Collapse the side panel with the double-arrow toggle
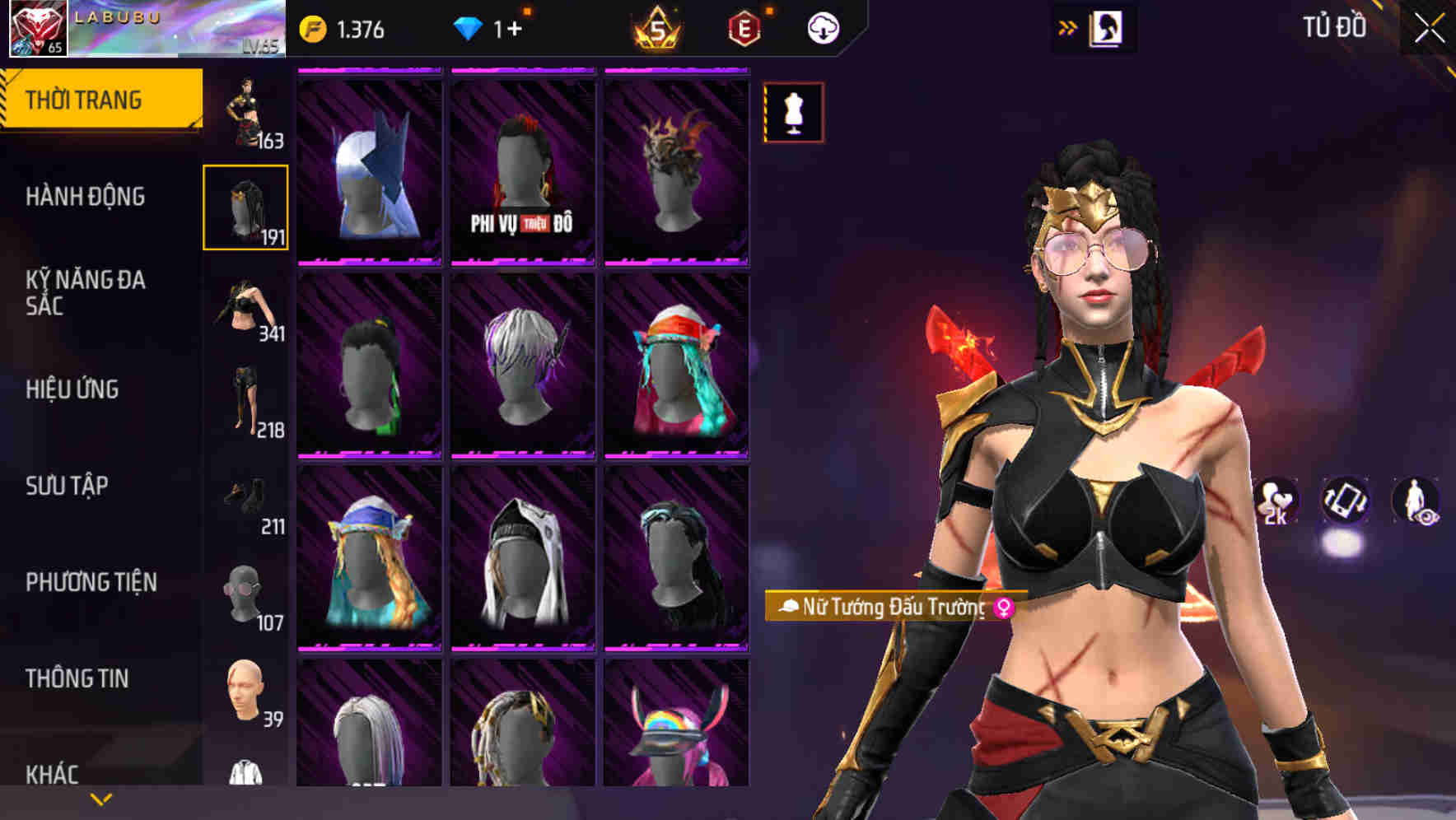1456x820 pixels. point(1068,26)
